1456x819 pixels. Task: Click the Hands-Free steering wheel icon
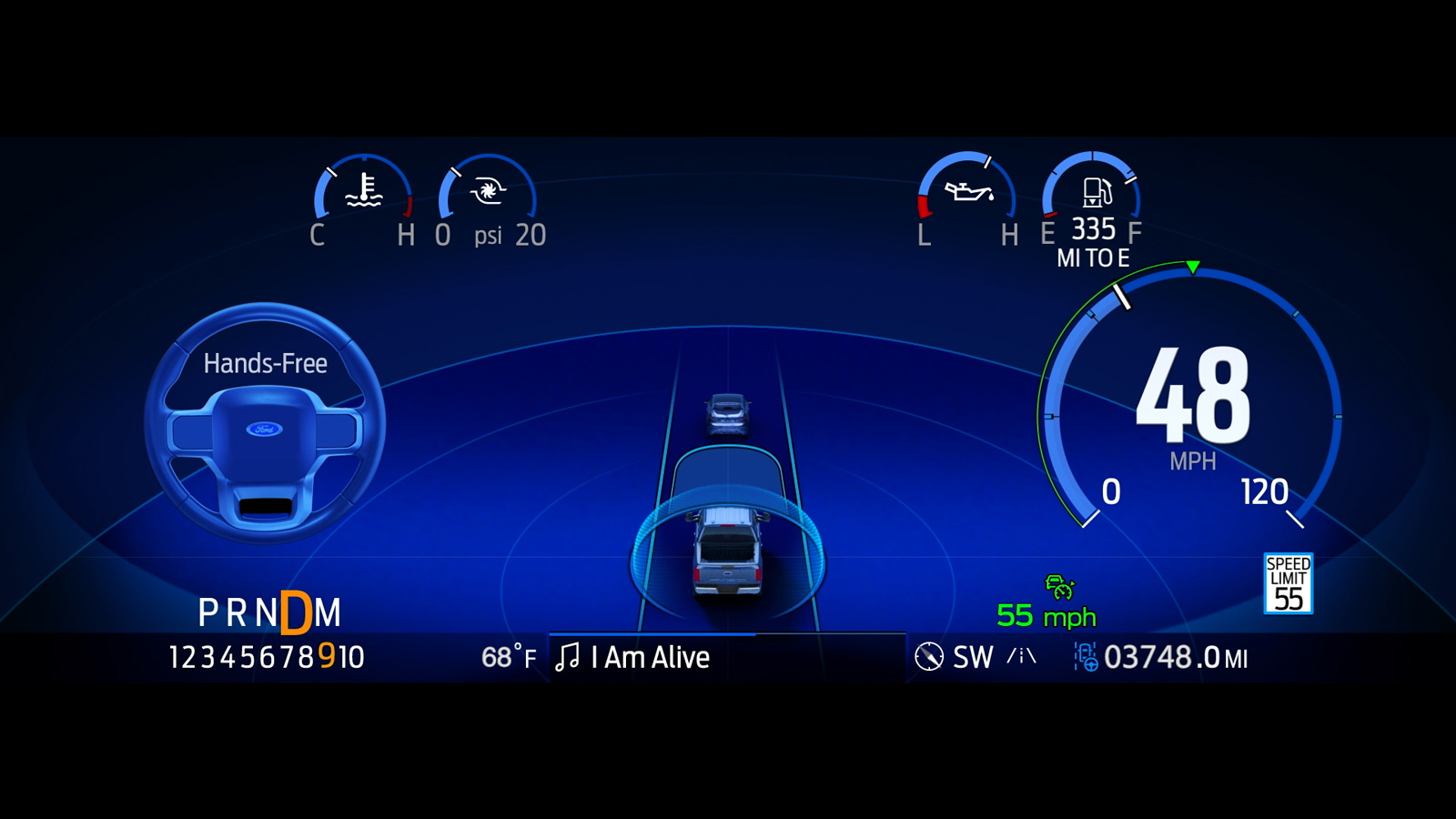[x=265, y=425]
